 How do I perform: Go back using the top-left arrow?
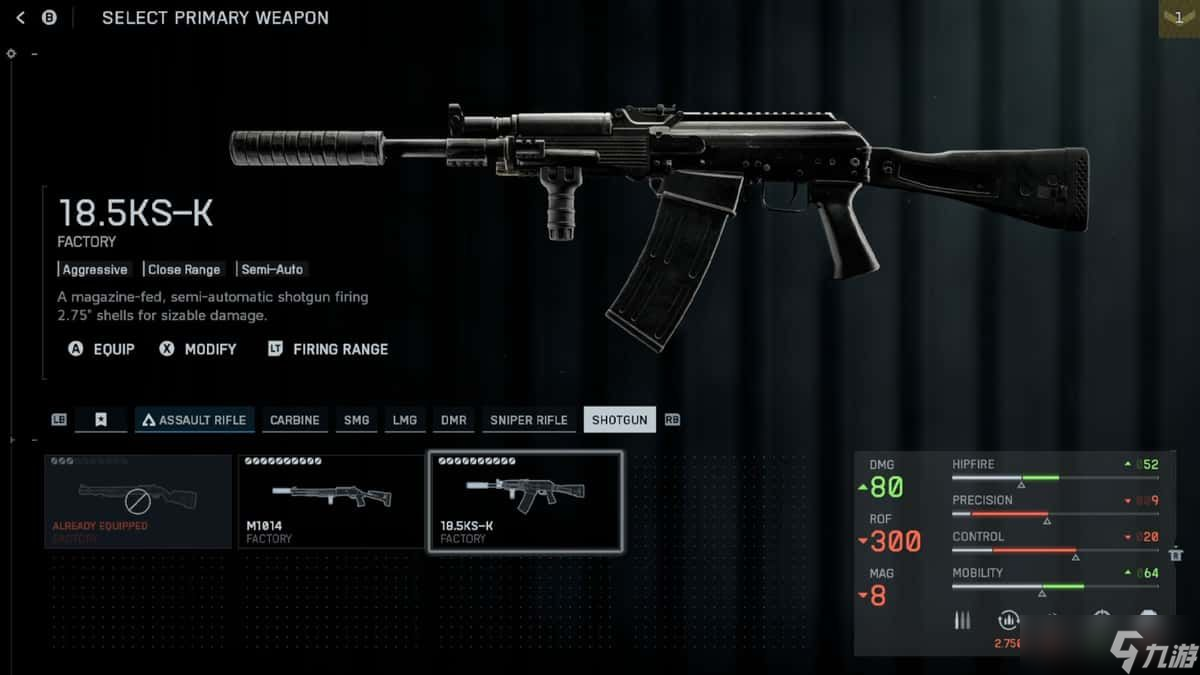21,18
